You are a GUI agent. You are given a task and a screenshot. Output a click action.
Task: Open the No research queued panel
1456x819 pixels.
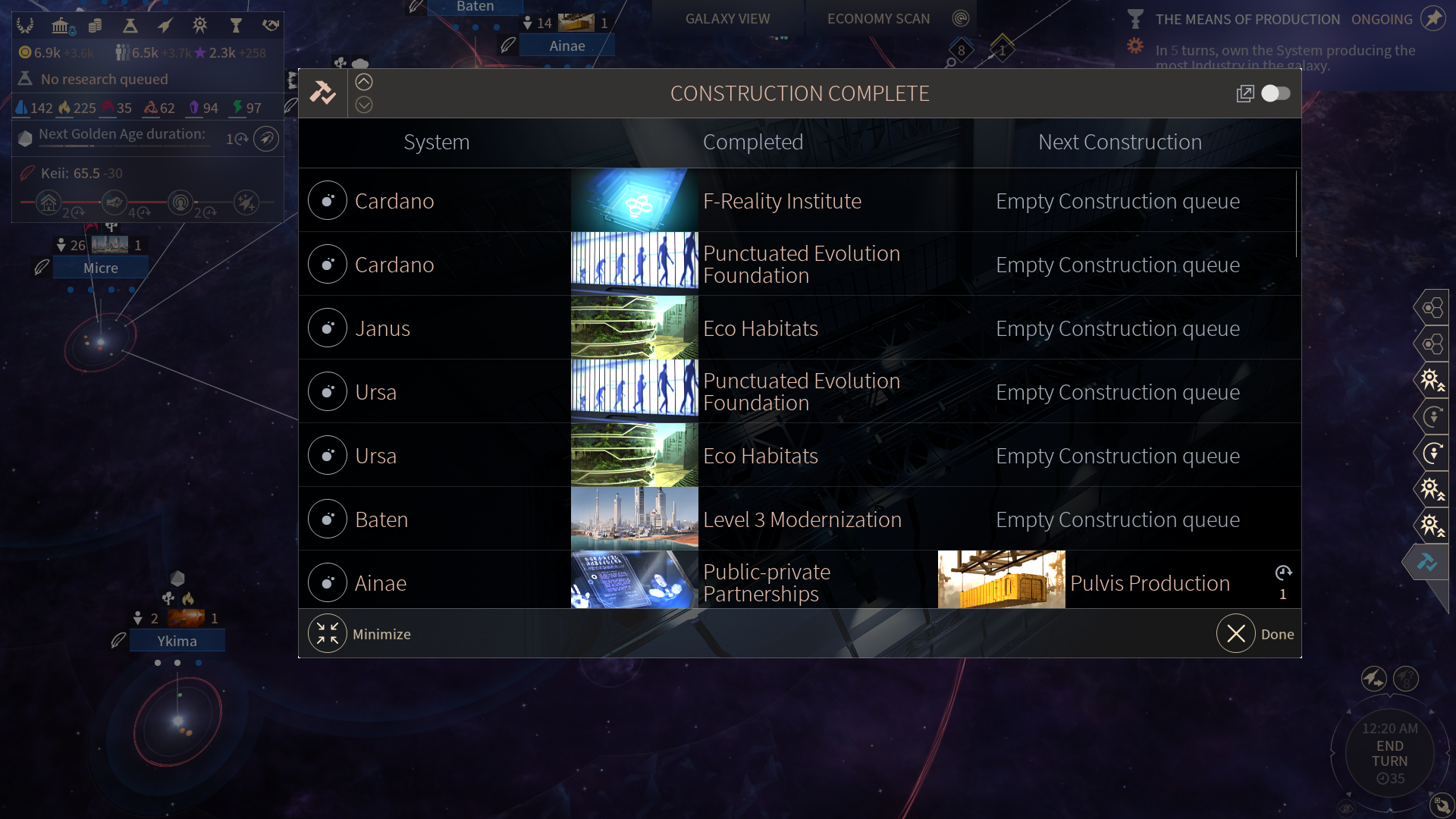click(105, 79)
